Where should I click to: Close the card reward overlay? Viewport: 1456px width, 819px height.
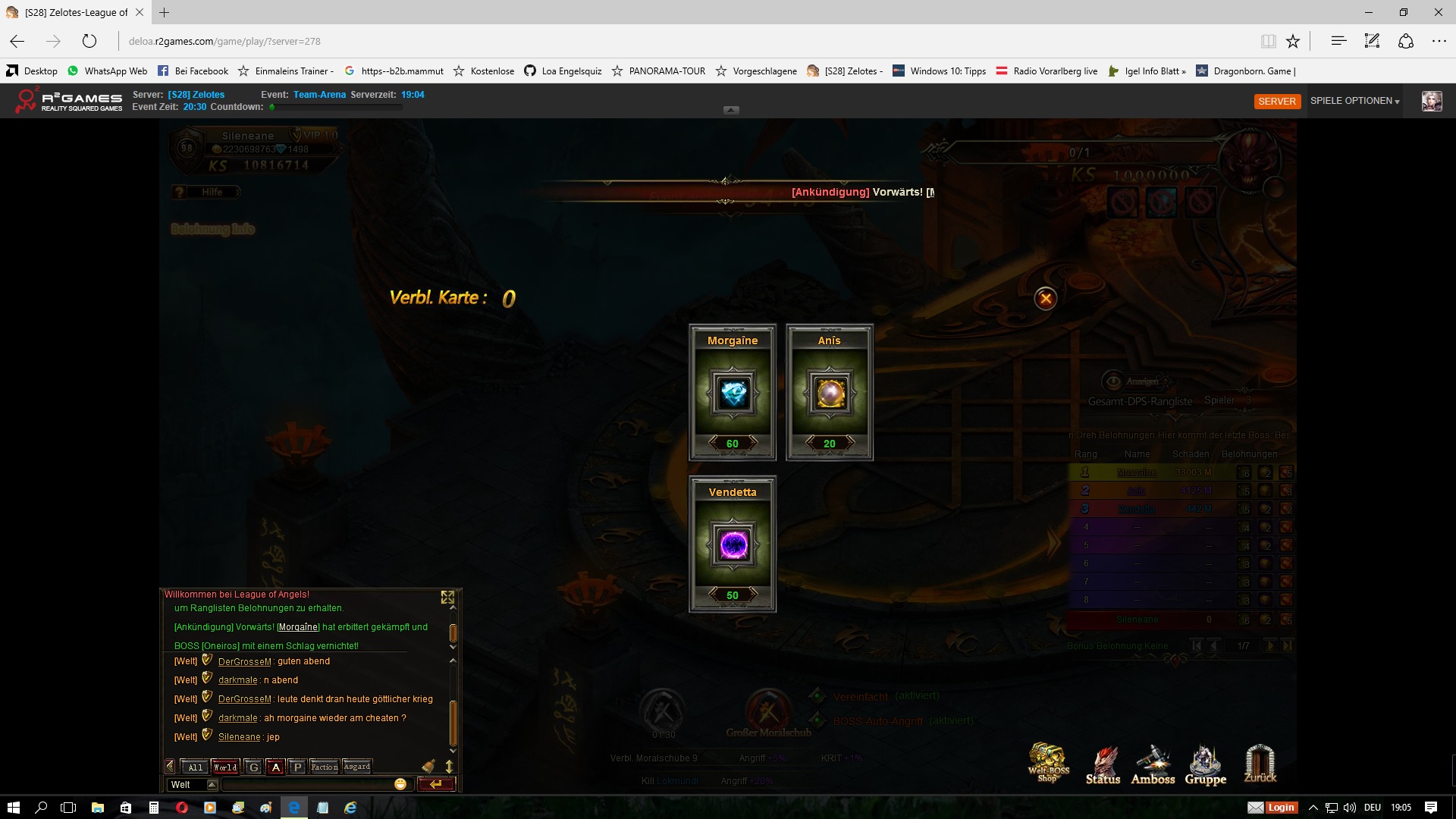(1046, 299)
